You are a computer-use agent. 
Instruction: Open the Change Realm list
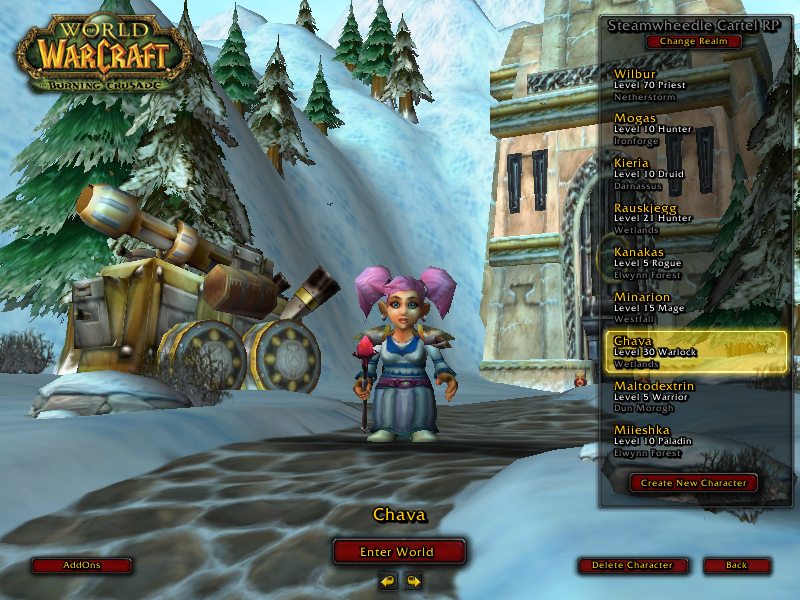(694, 42)
